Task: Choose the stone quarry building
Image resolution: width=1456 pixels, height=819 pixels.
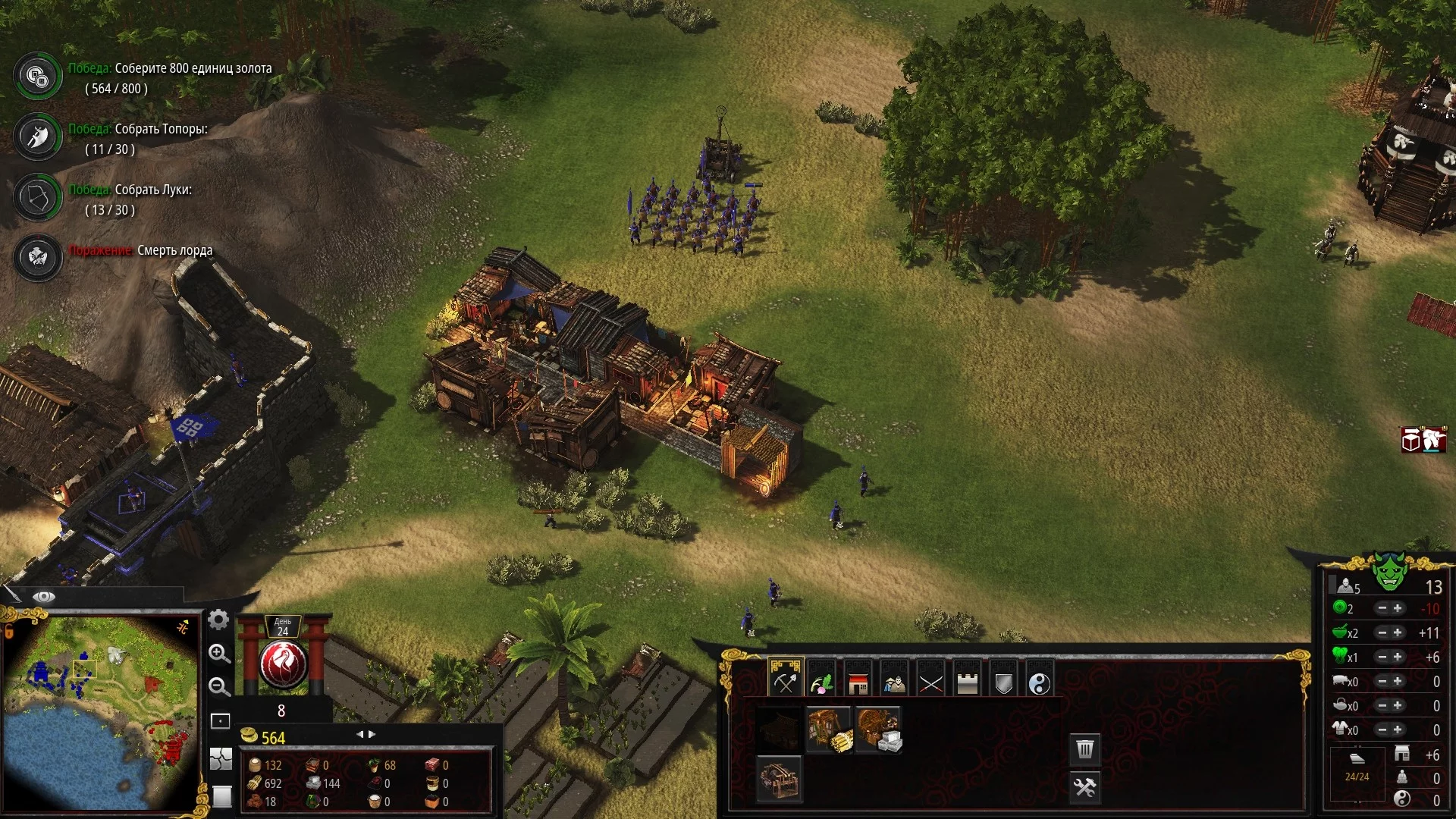Action: 879,730
